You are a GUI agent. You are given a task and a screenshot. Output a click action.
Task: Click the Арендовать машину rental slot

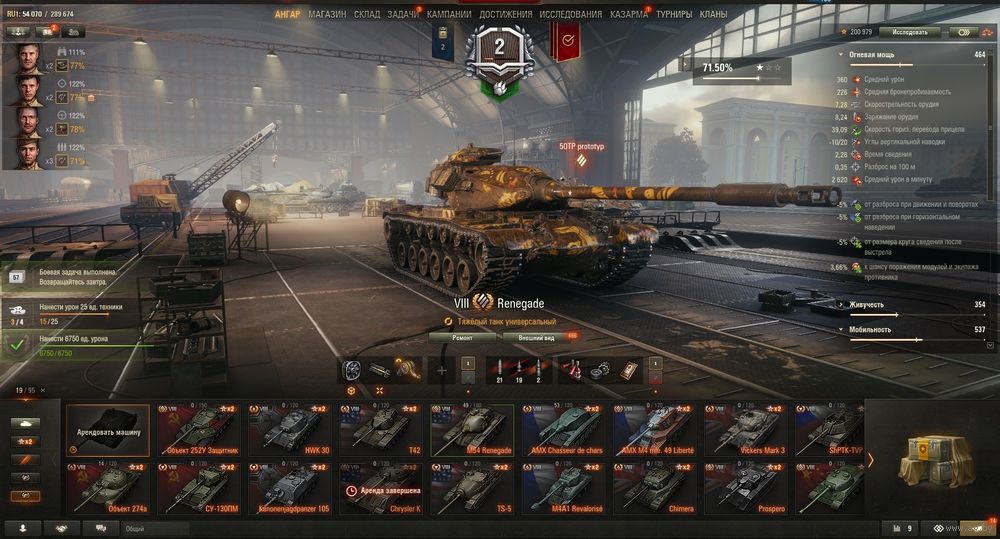pyautogui.click(x=108, y=430)
